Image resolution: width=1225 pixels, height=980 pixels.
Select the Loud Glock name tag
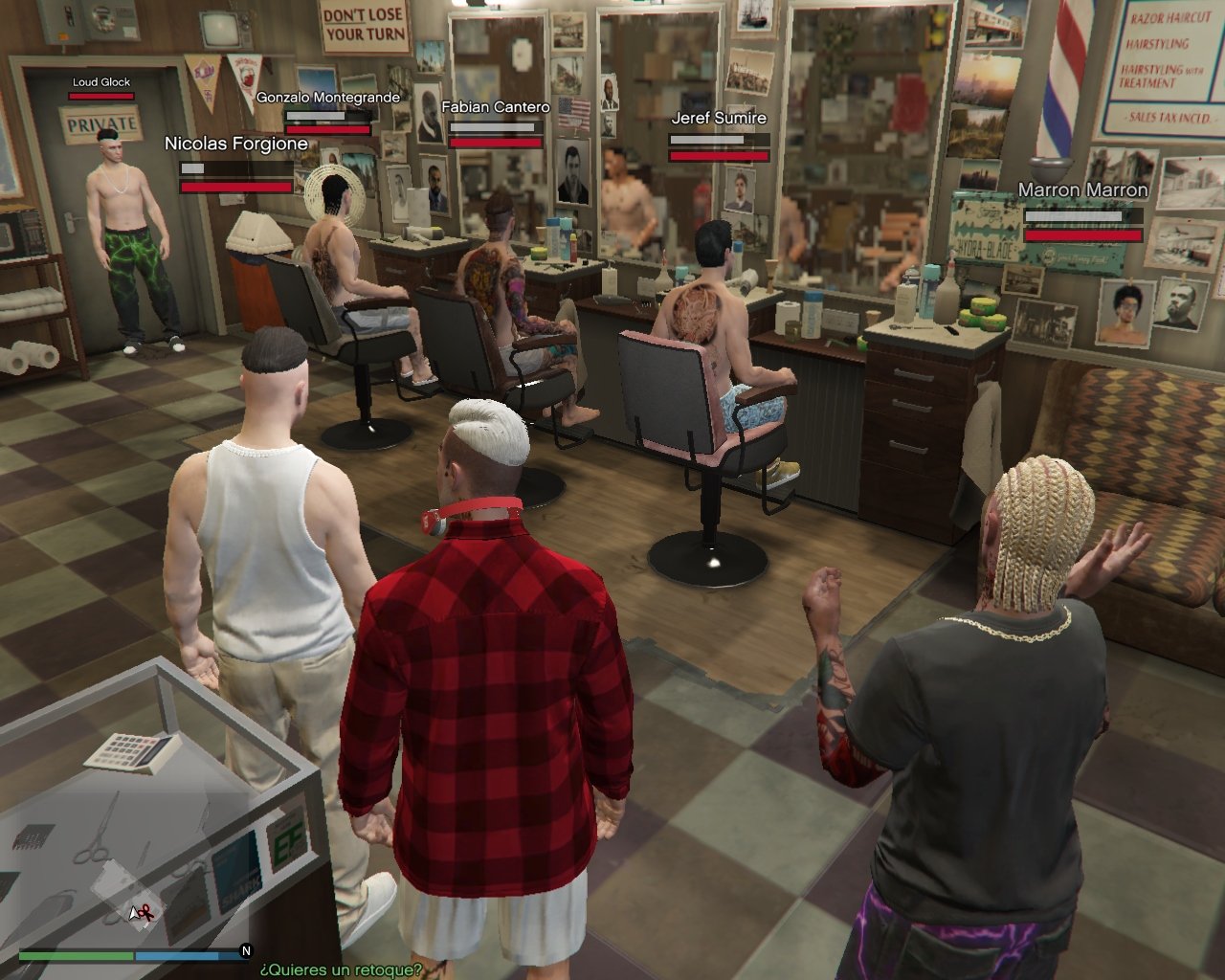click(x=101, y=82)
